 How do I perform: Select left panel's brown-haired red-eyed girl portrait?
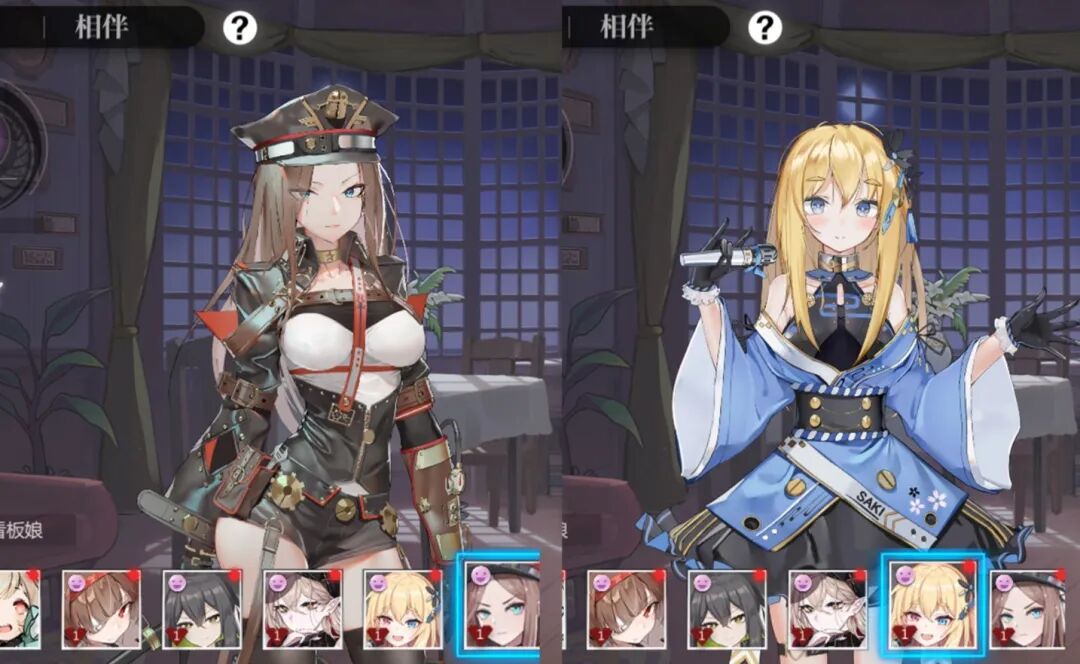102,609
